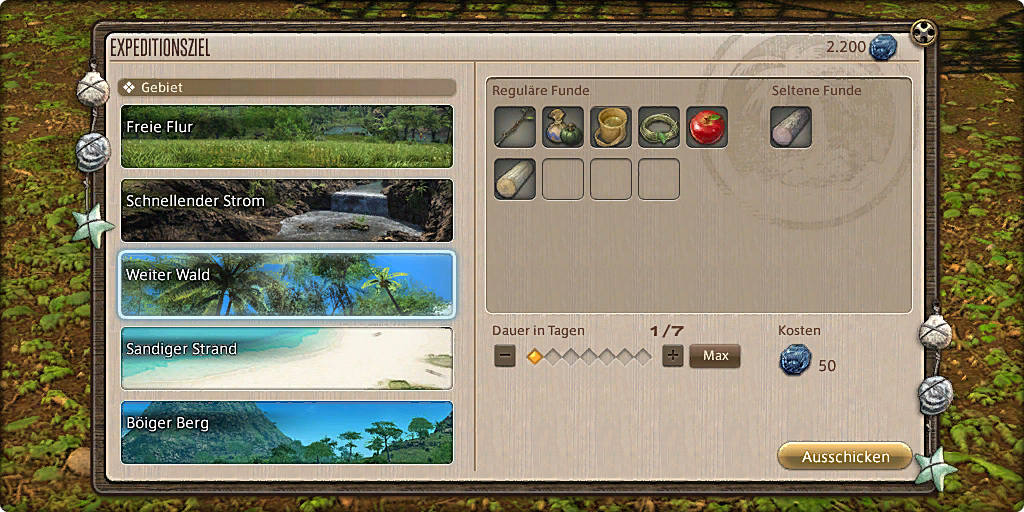This screenshot has height=512, width=1024.
Task: Inspect the yellow bucket item slot
Action: pos(611,127)
